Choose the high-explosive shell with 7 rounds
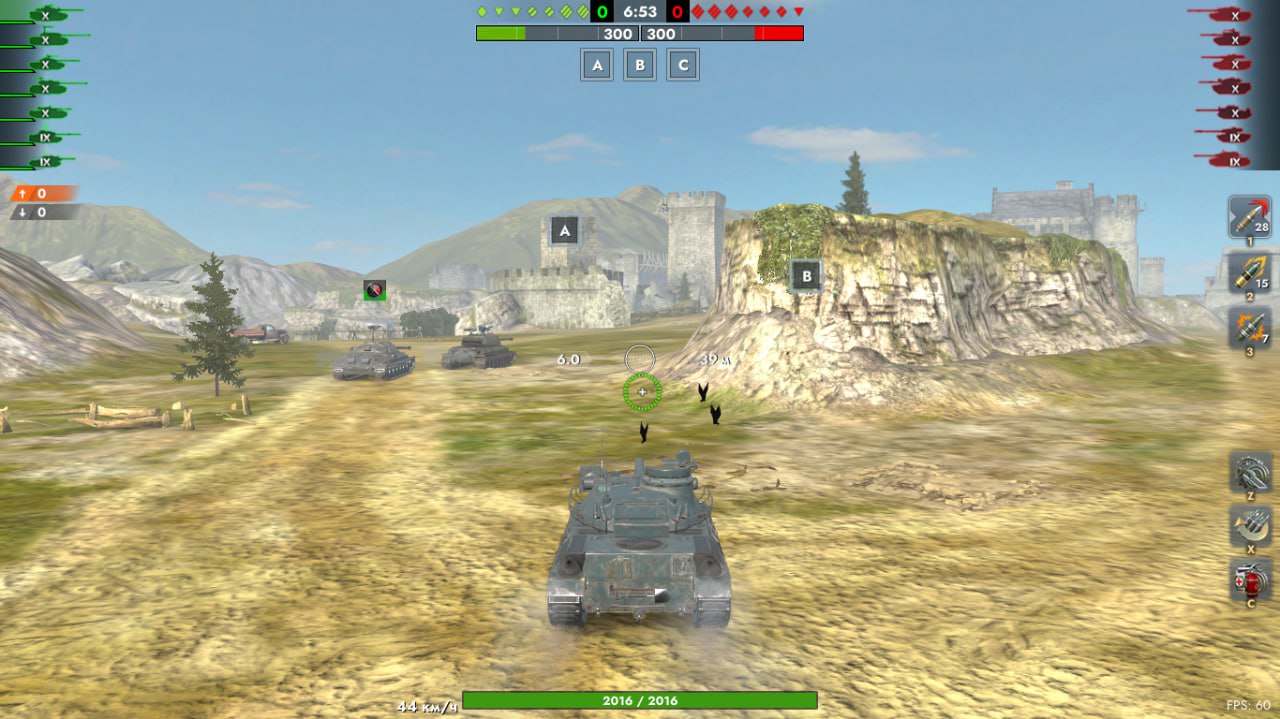The width and height of the screenshot is (1280, 719). point(1249,327)
